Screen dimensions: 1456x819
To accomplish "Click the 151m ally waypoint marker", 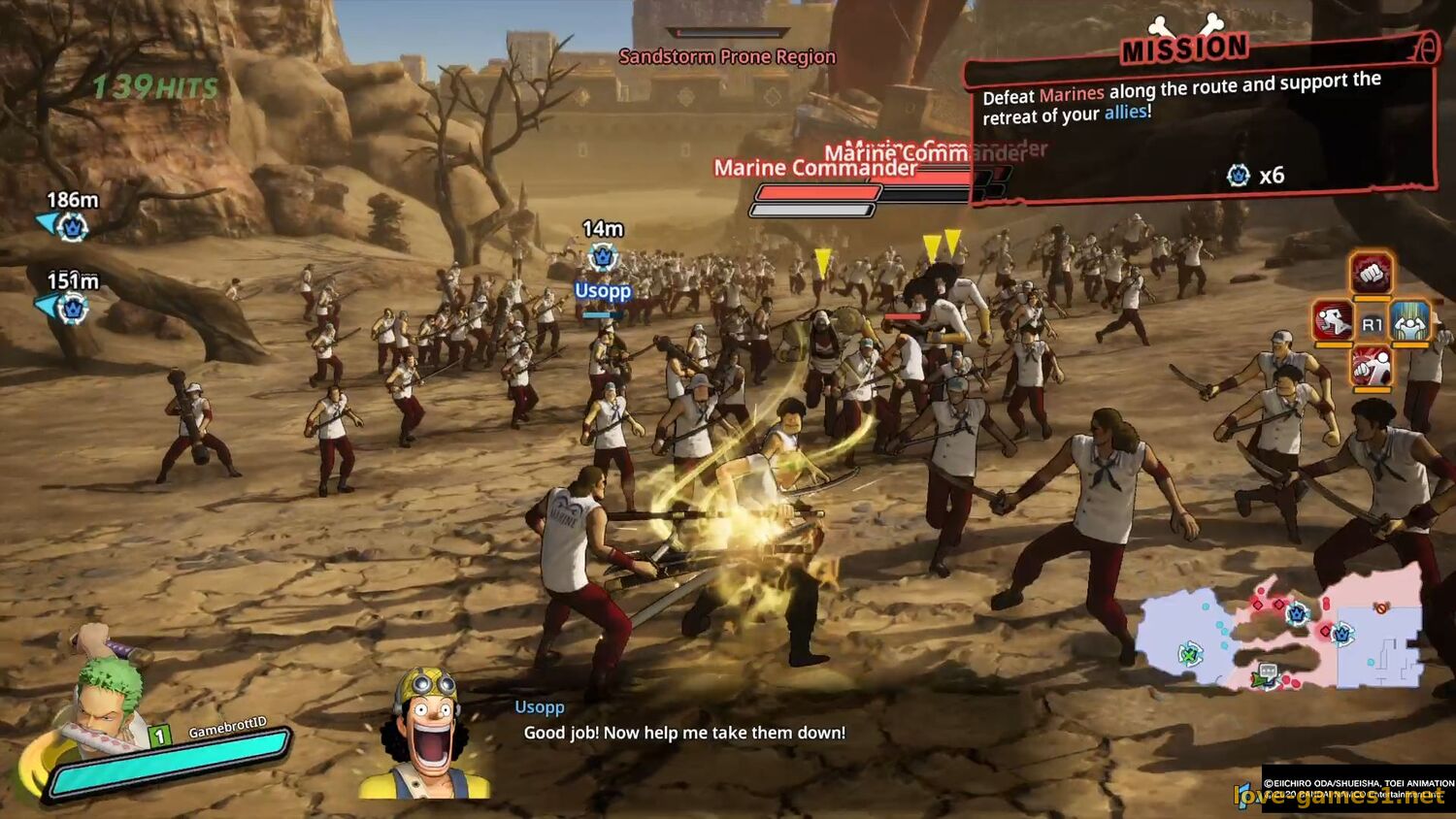I will tap(71, 309).
